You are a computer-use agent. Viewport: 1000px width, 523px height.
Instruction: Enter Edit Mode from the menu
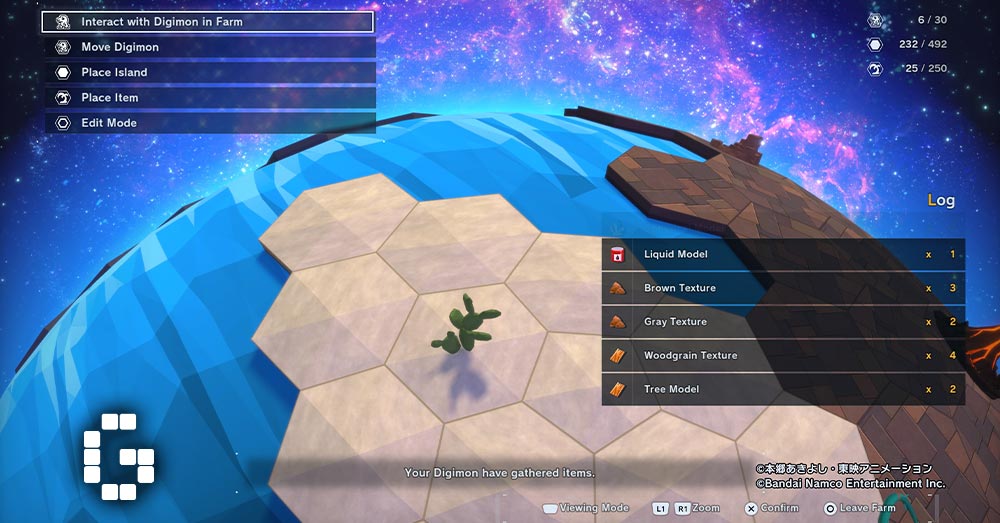(x=208, y=123)
